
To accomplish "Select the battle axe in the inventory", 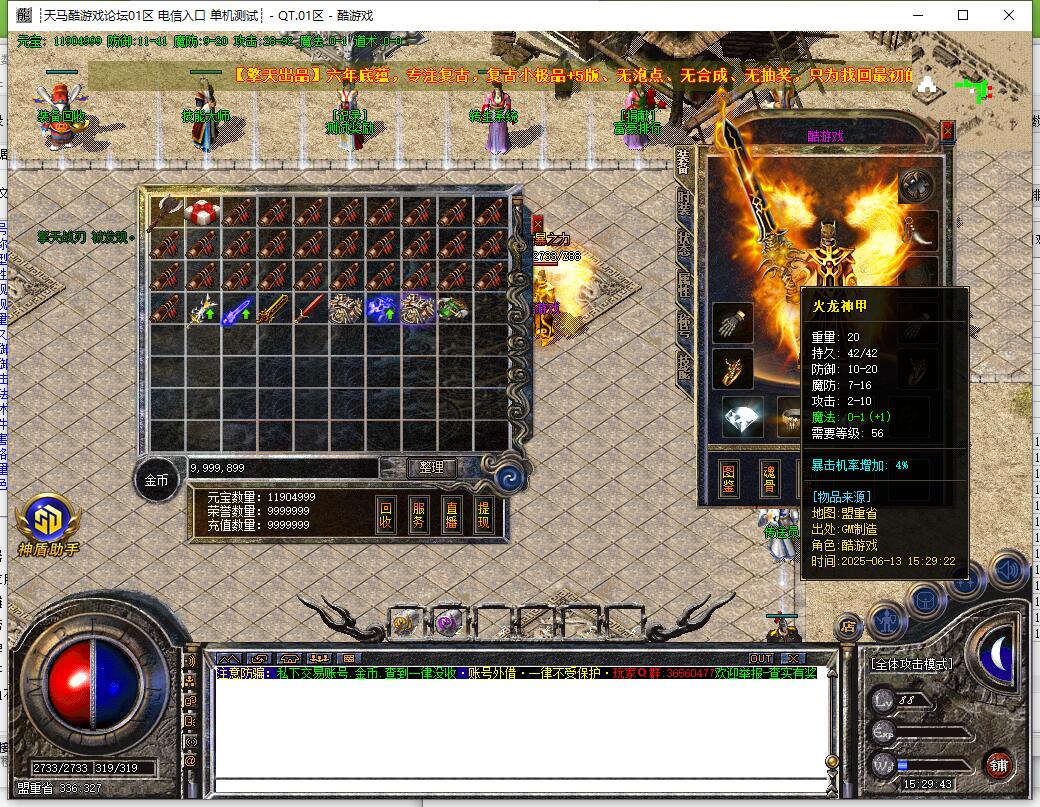I will [x=165, y=212].
